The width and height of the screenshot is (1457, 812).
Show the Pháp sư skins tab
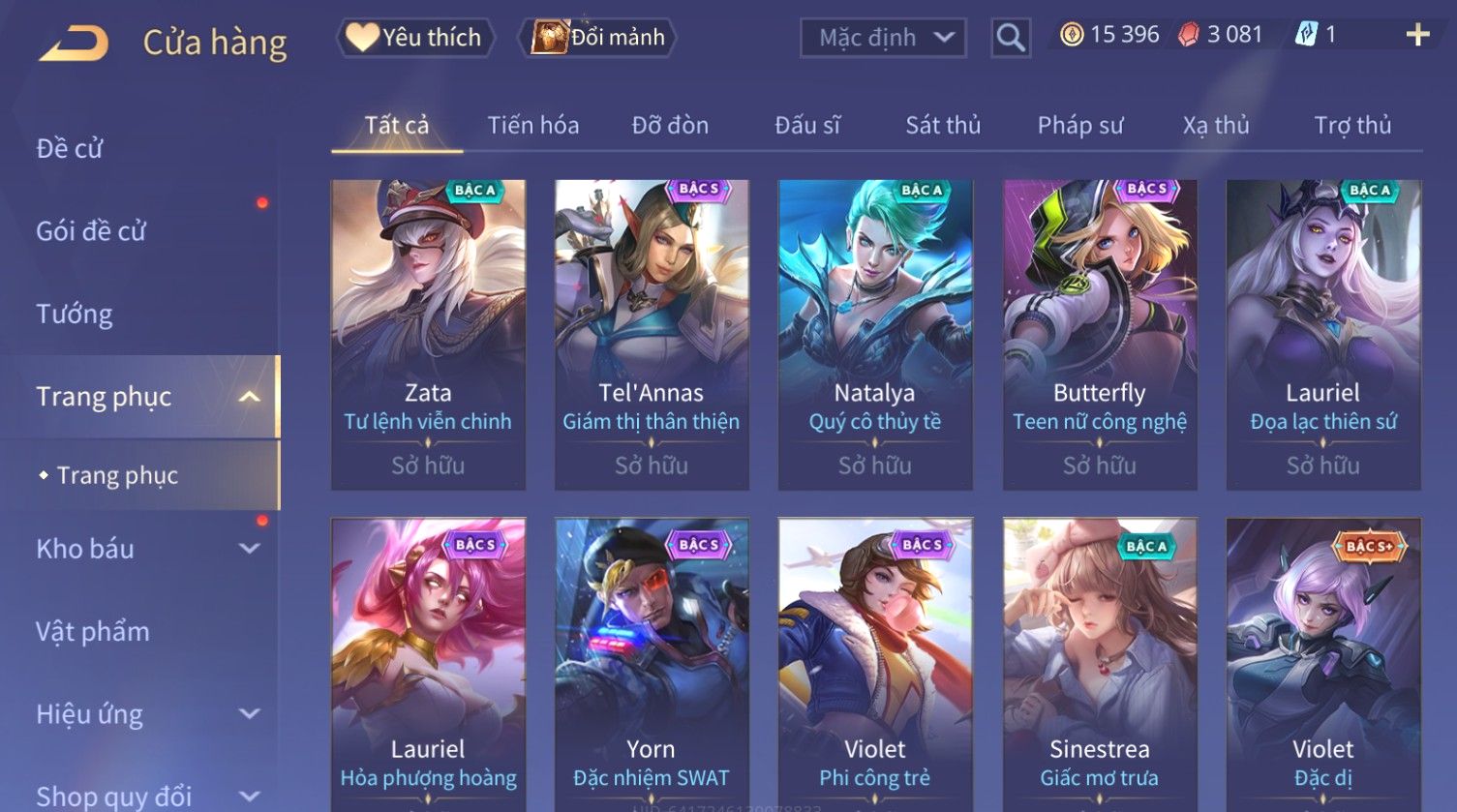pyautogui.click(x=1080, y=126)
